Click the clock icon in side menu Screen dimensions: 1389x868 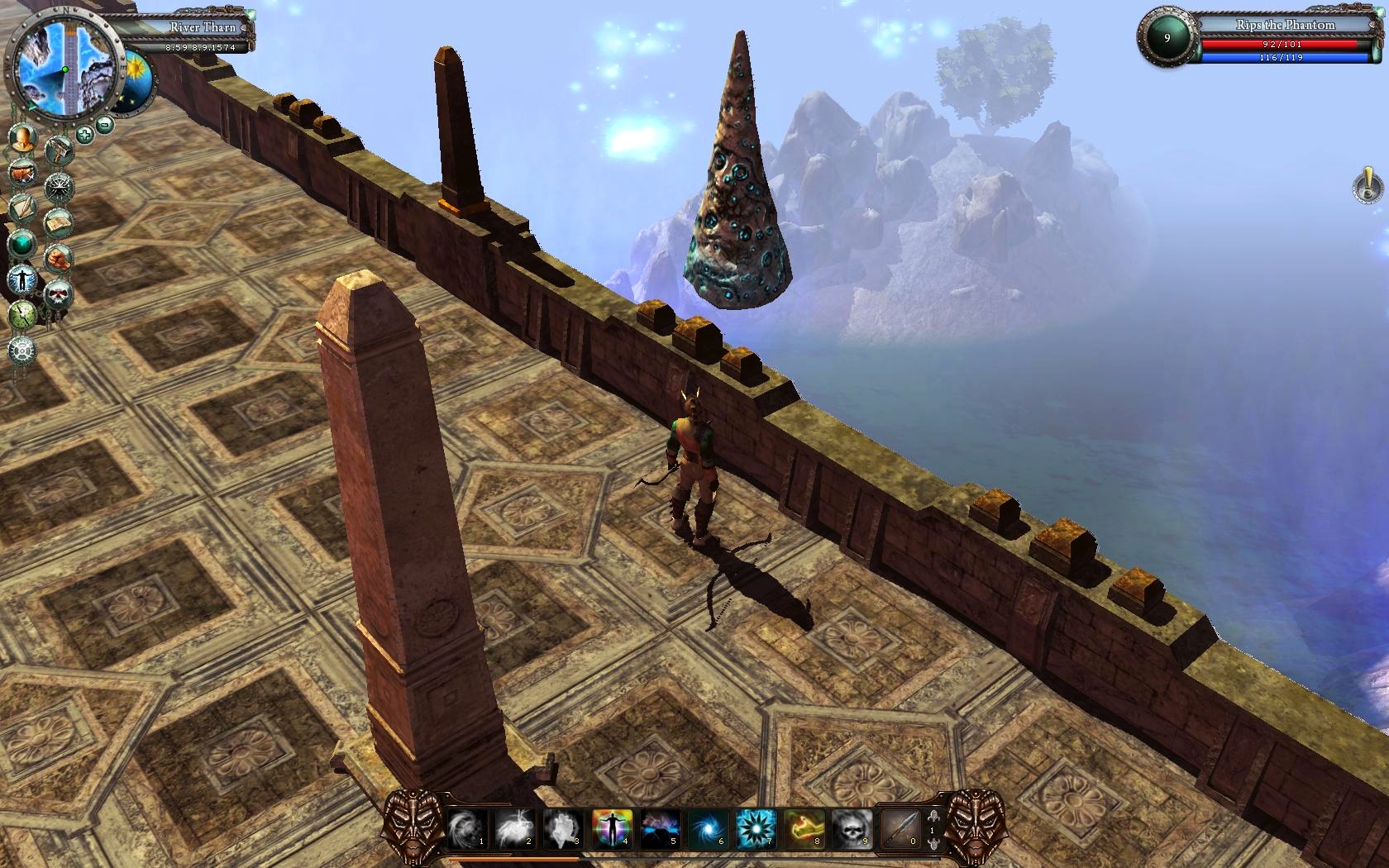(22, 314)
